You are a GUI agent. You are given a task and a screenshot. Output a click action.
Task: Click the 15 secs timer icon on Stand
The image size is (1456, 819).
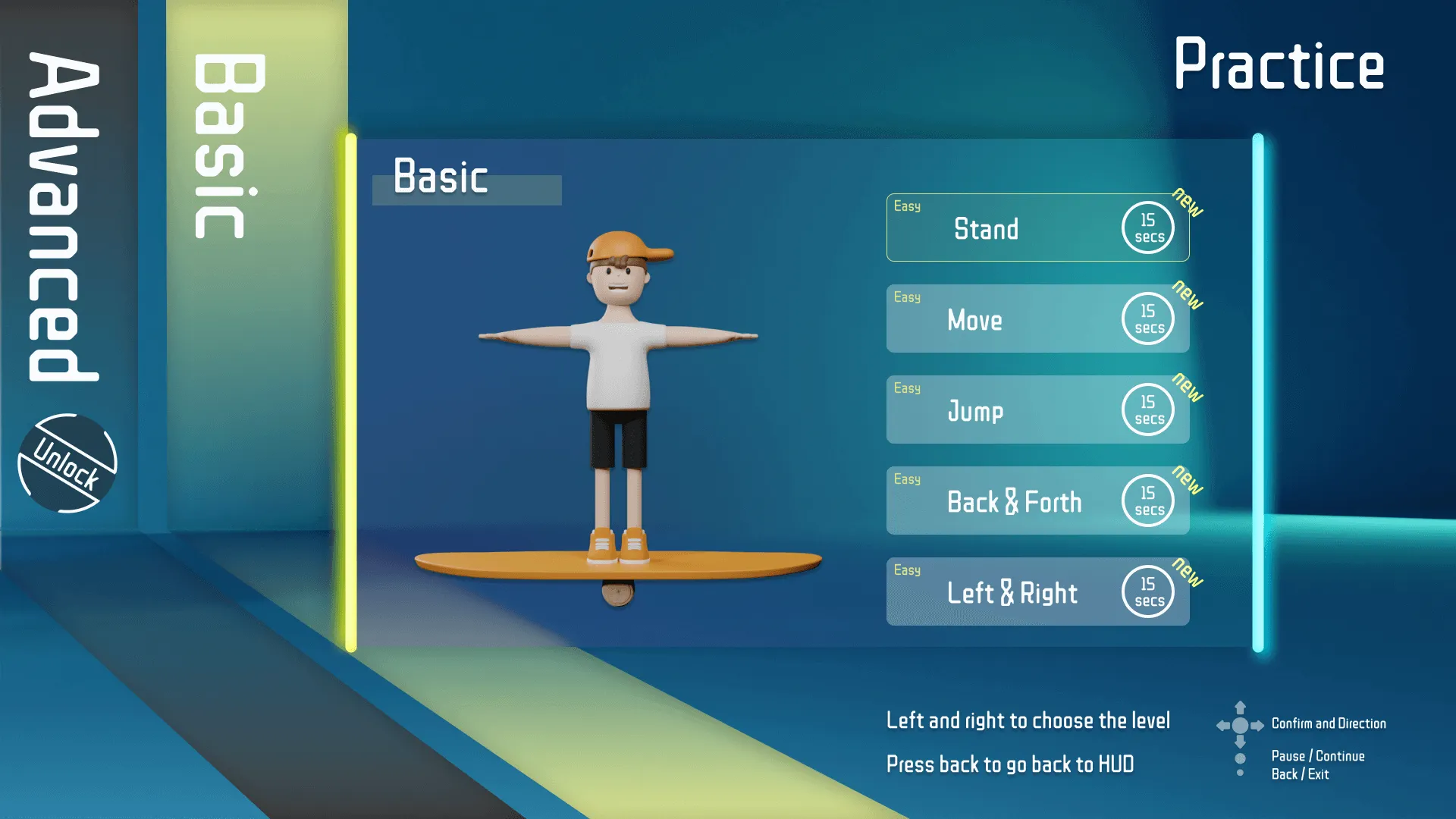tap(1147, 227)
